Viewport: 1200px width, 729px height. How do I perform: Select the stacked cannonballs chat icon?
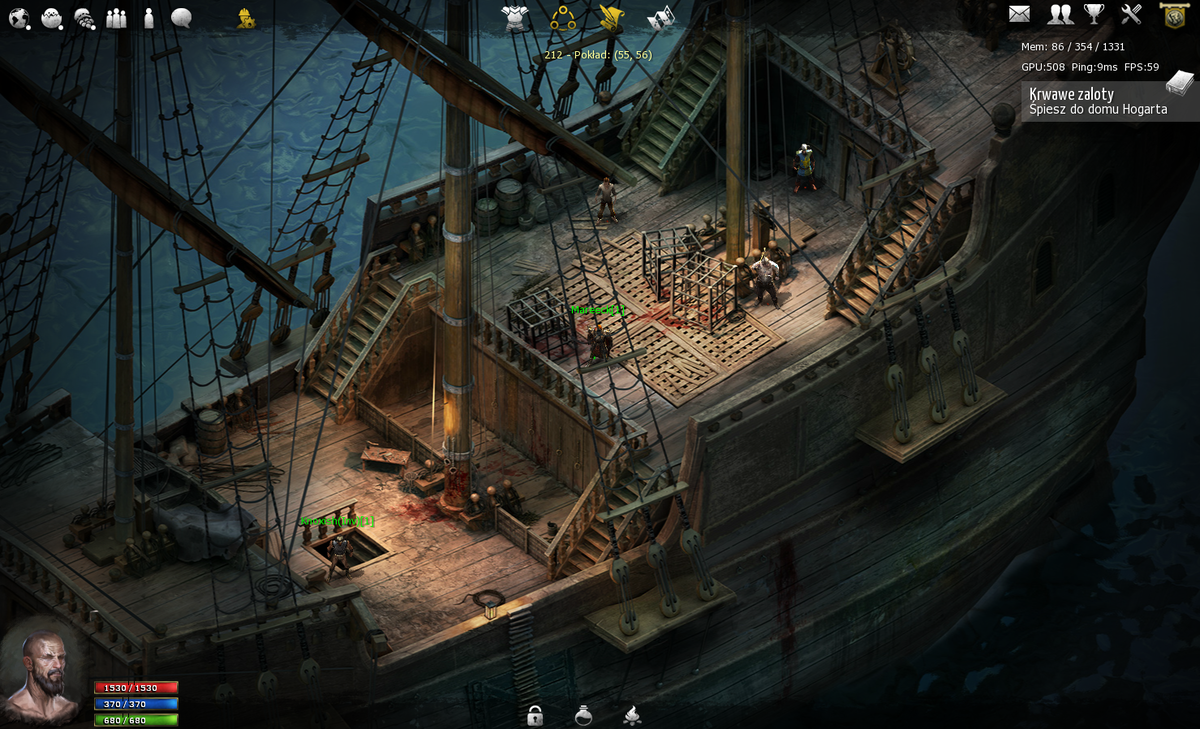[x=85, y=18]
